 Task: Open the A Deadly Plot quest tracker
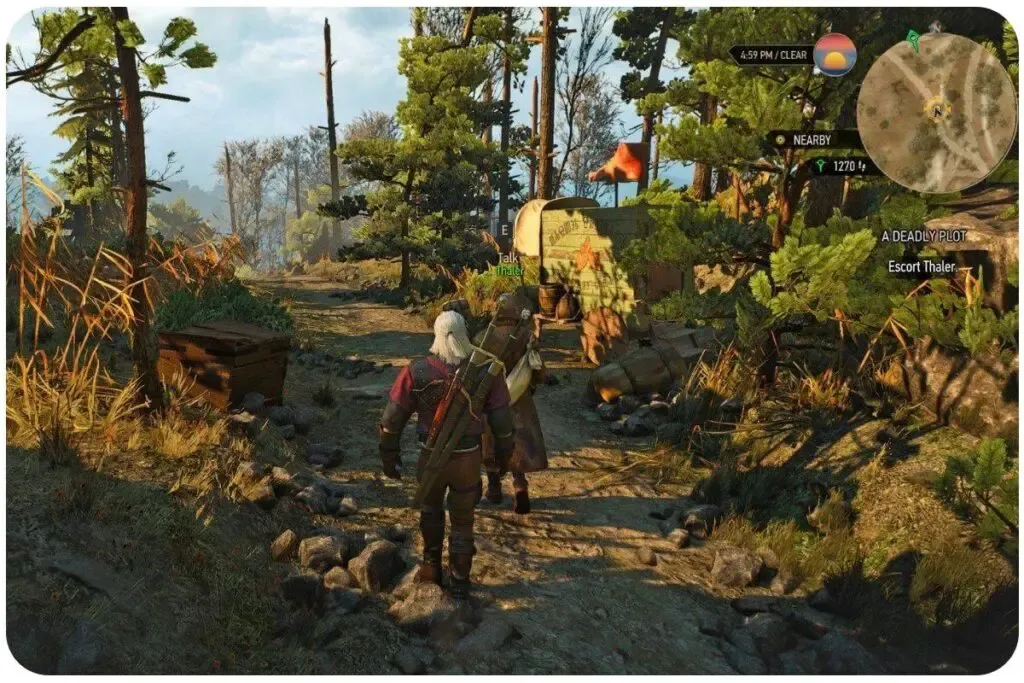tap(923, 237)
